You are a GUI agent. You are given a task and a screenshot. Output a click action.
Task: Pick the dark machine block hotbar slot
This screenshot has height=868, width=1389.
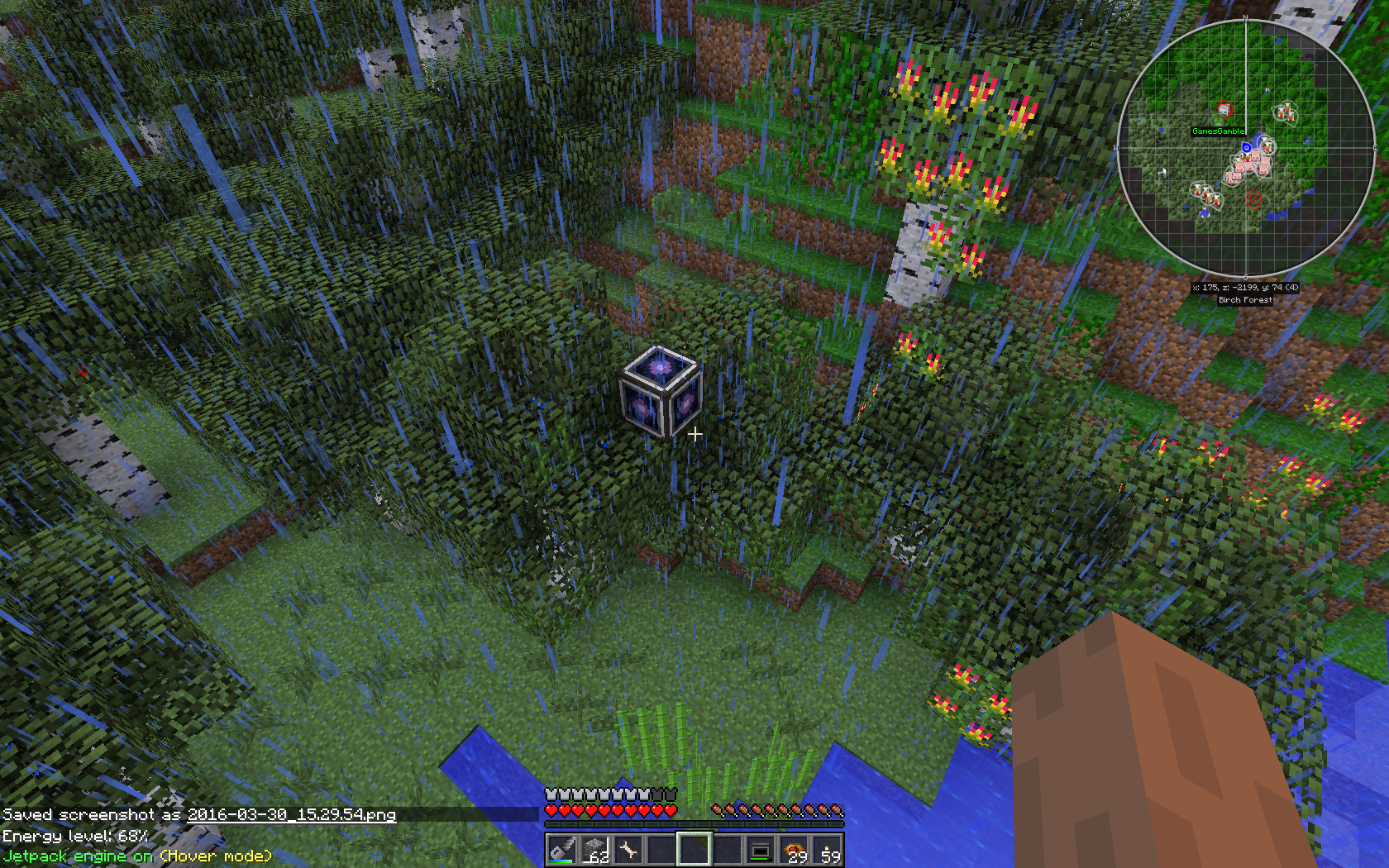pyautogui.click(x=760, y=850)
